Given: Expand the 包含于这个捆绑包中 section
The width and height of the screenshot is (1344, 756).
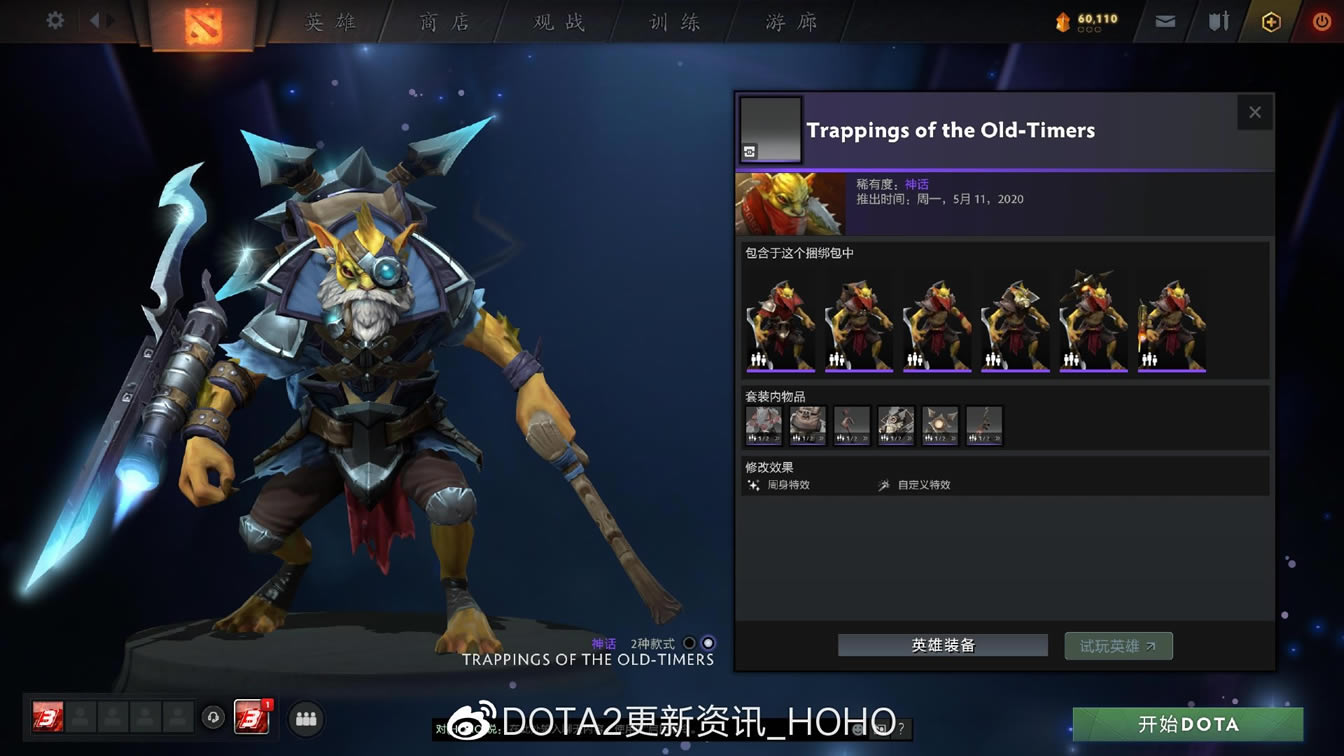Looking at the screenshot, I should tap(799, 253).
